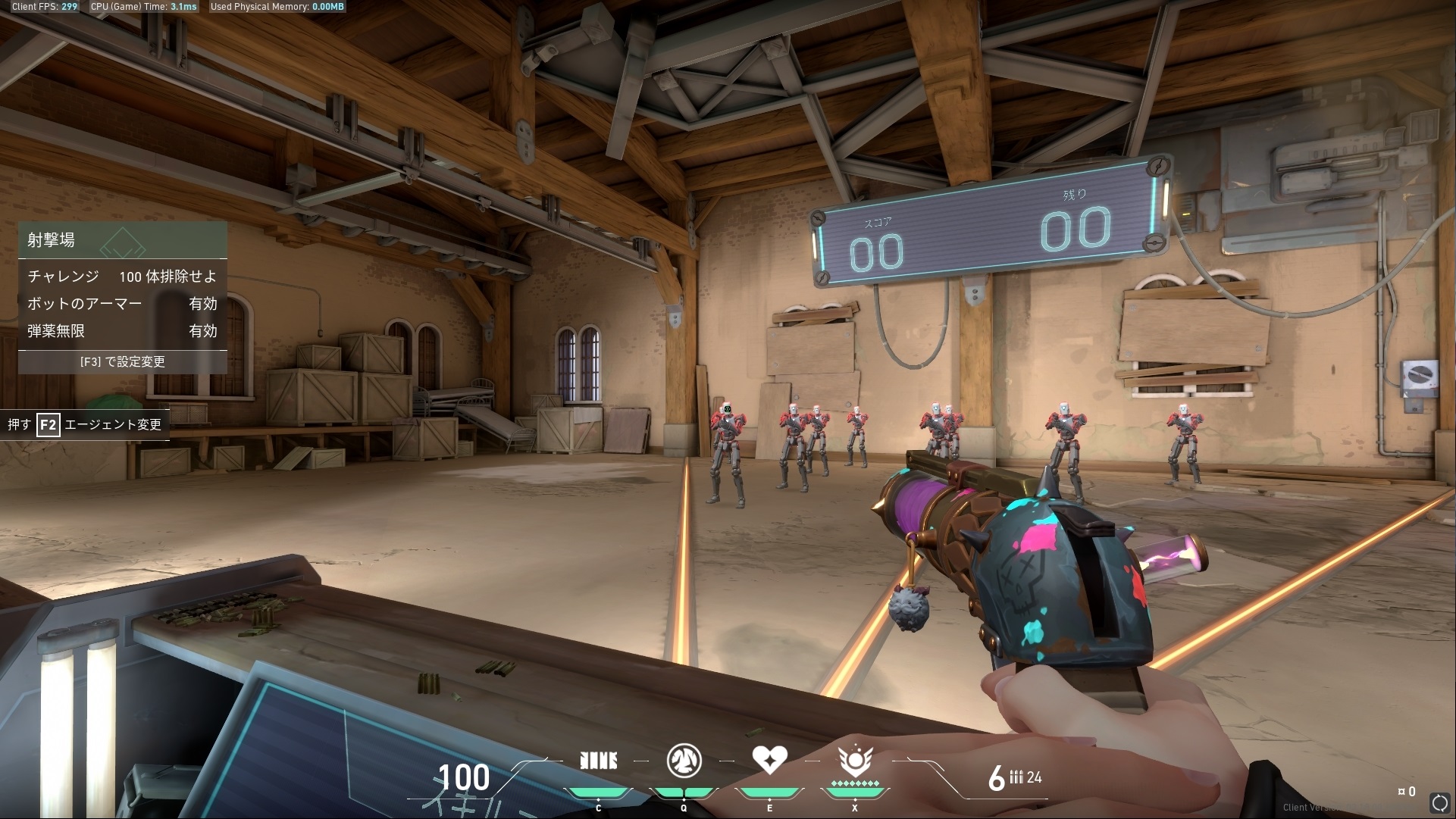The image size is (1456, 819).
Task: Toggle the 弾薬無限 infinite ammo row
Action: pyautogui.click(x=122, y=331)
